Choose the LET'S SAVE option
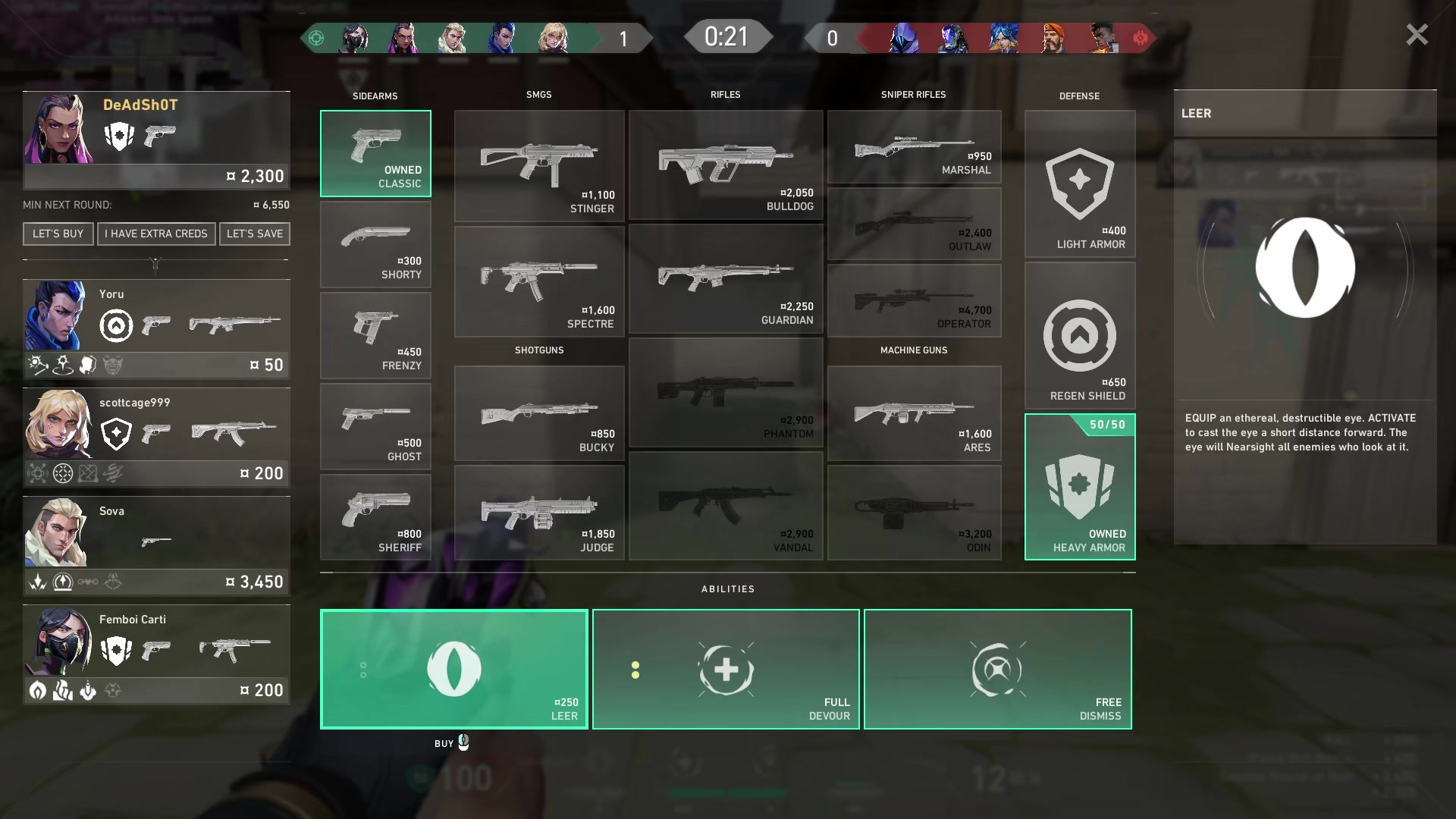1456x819 pixels. (255, 234)
